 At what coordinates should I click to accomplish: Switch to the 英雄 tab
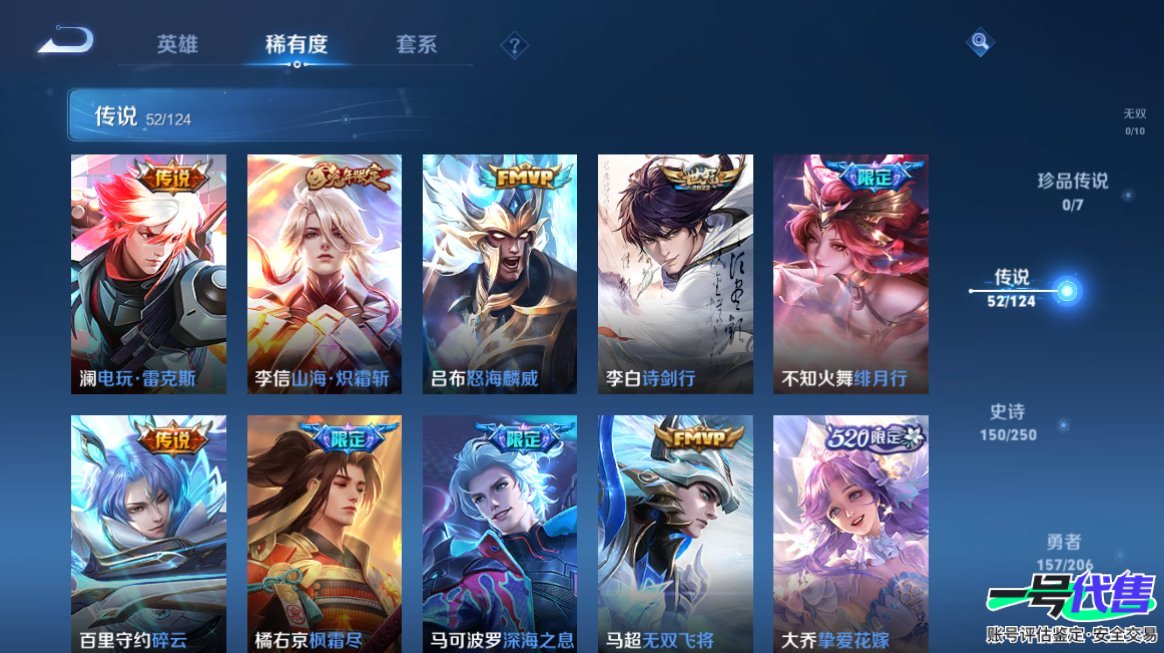tap(177, 45)
